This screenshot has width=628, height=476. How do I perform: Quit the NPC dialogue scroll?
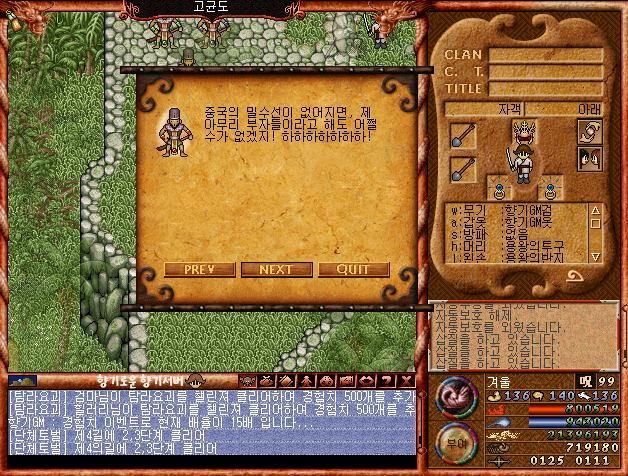tap(354, 270)
